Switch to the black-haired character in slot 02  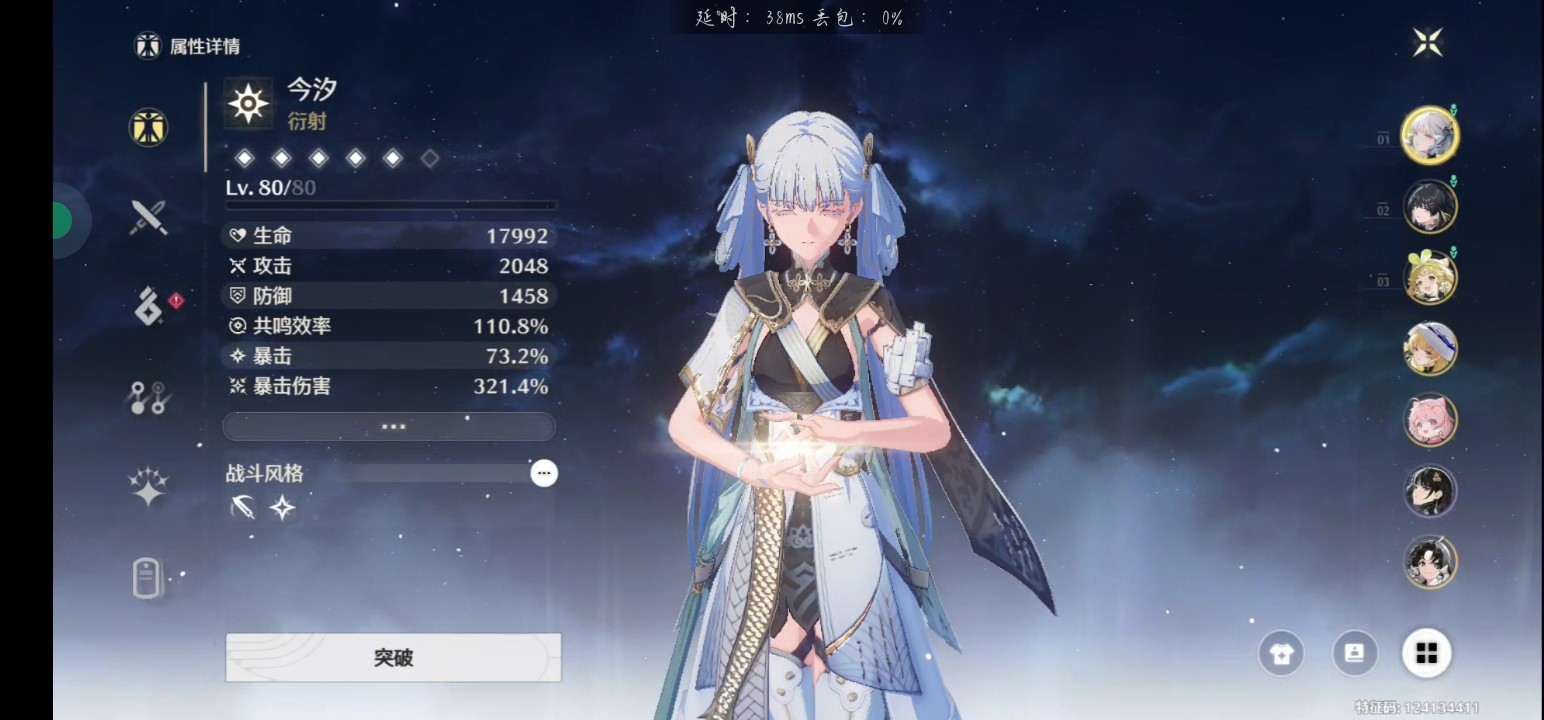pos(1429,207)
